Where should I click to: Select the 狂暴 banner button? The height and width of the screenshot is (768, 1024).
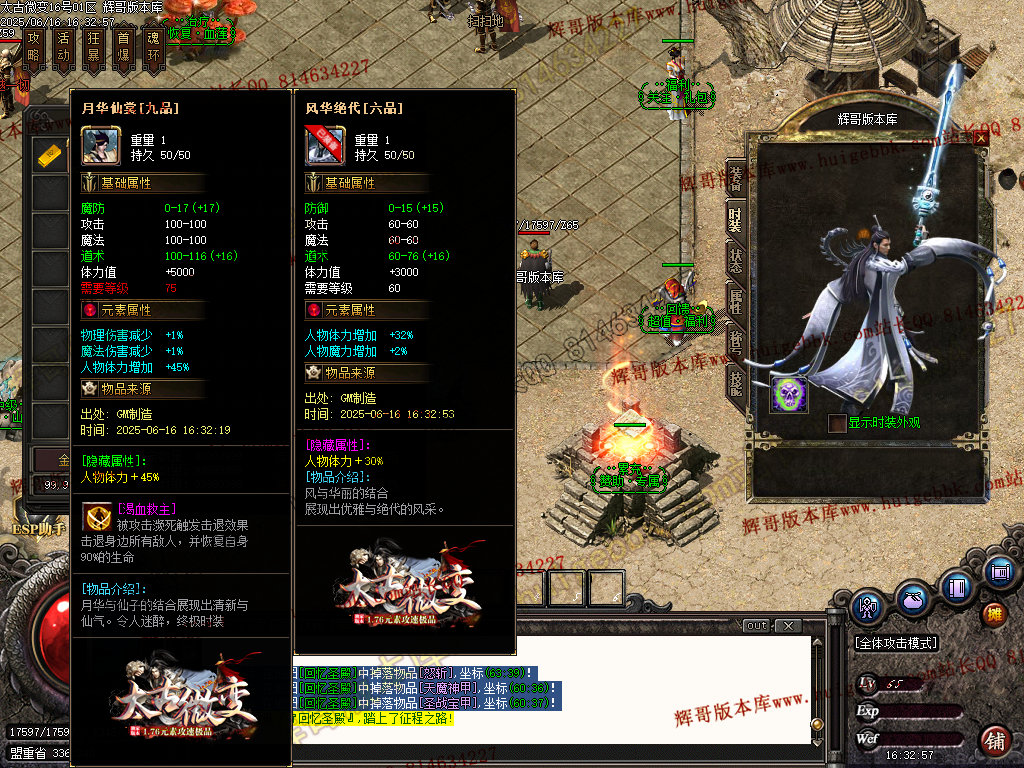(x=94, y=48)
